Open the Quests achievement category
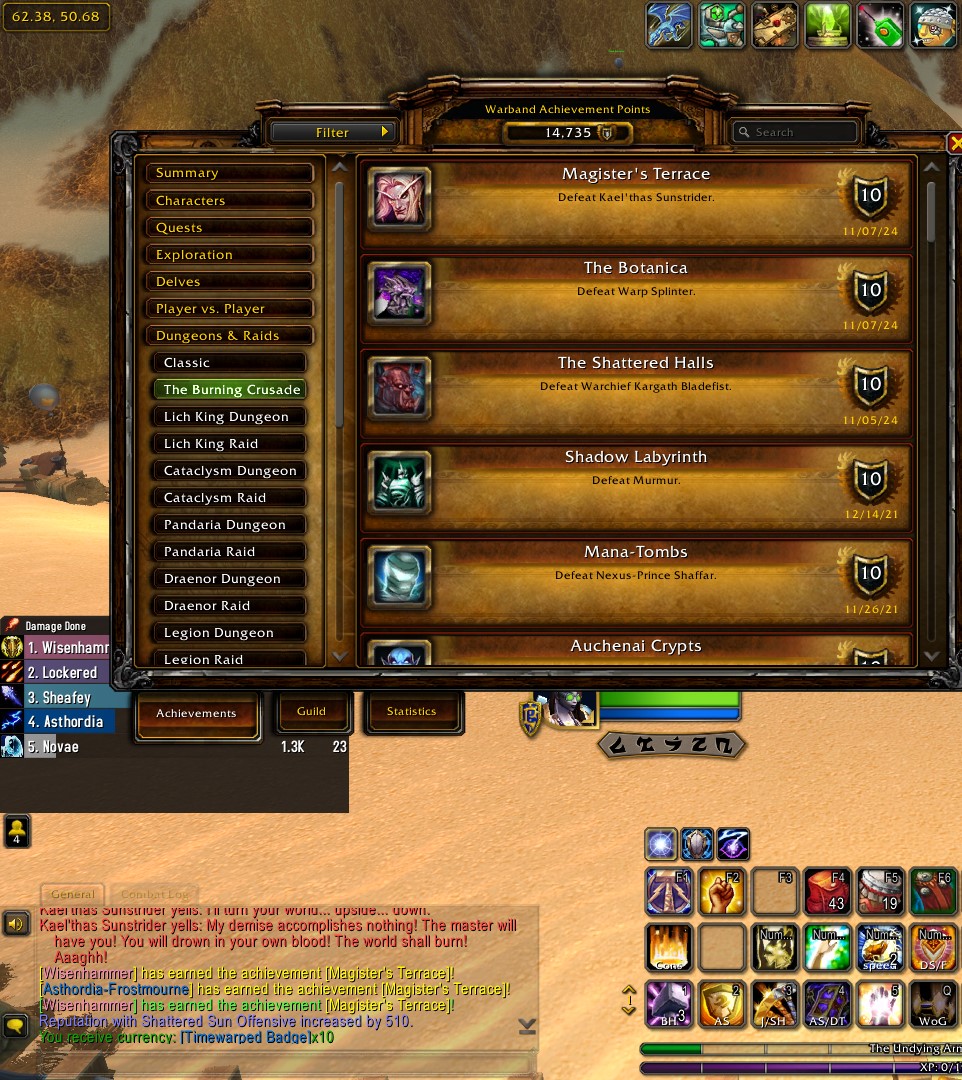Viewport: 962px width, 1080px height. click(x=230, y=228)
